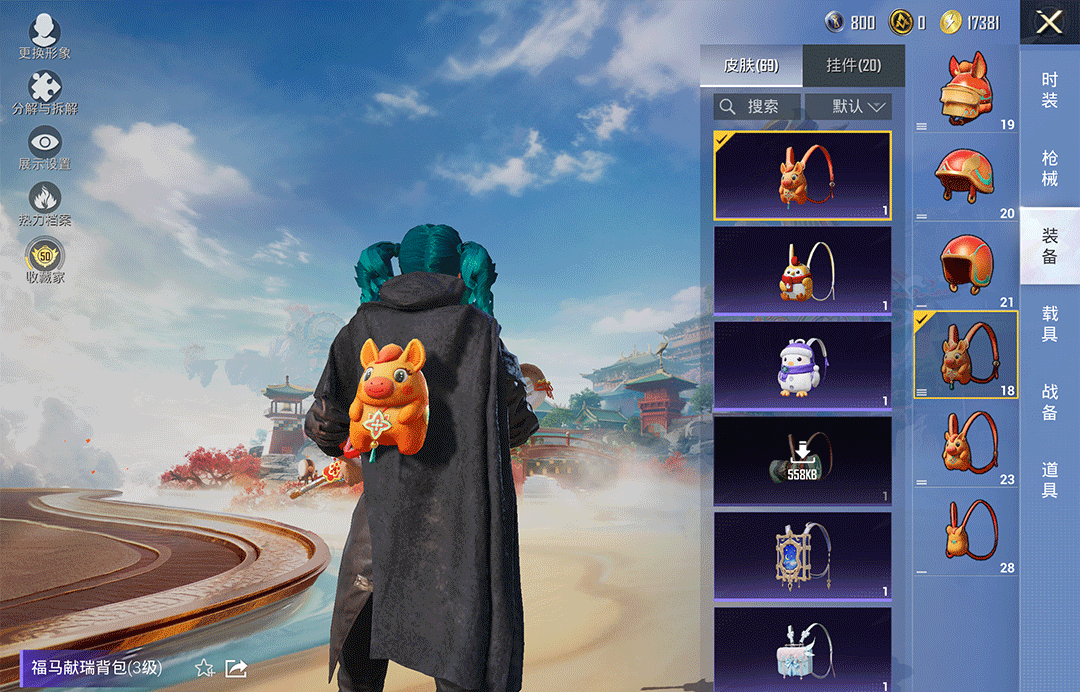Download the 558KB backpack skin
1080x692 pixels.
[802, 460]
